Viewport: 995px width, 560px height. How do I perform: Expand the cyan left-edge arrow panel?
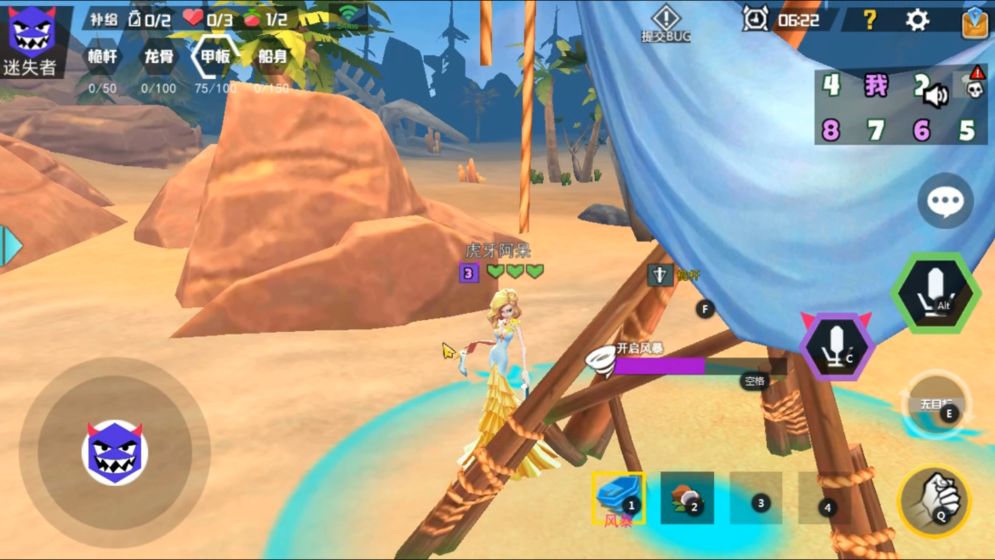tap(9, 246)
